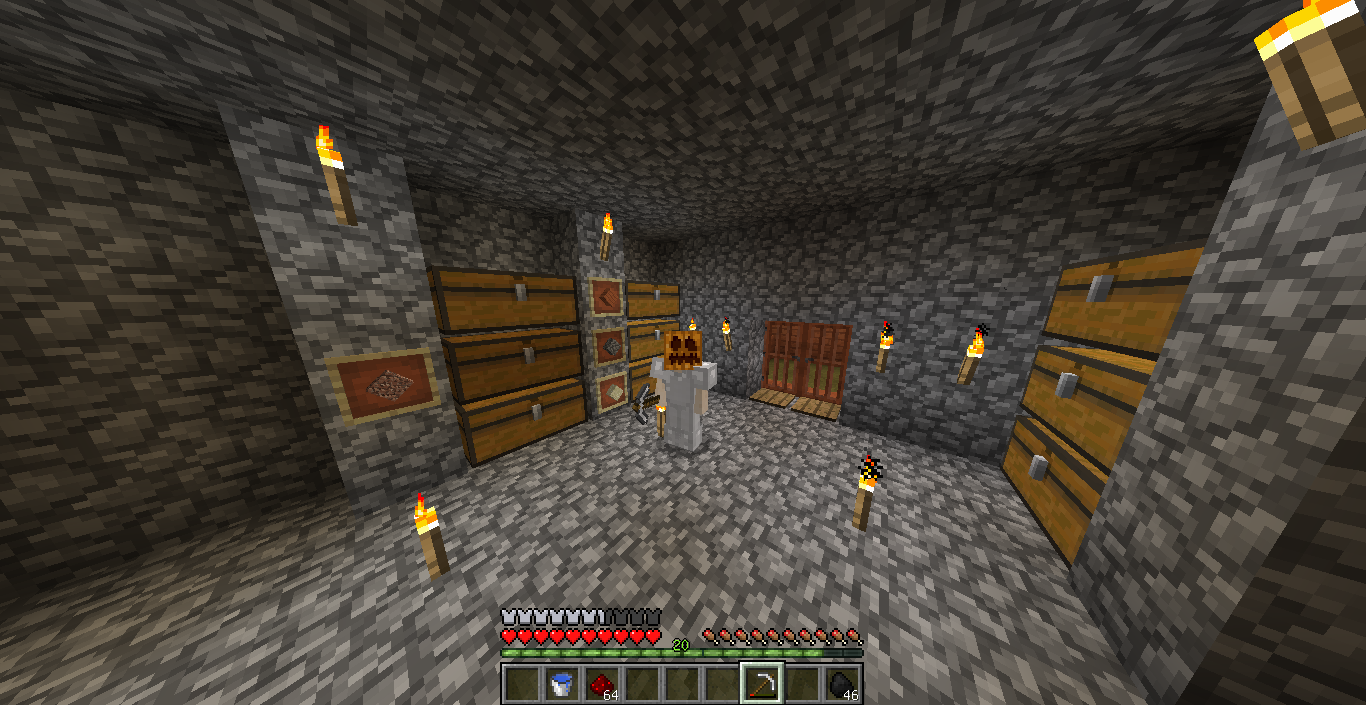The width and height of the screenshot is (1366, 705).
Task: Choose the iron pickaxe hotbar slot
Action: [x=762, y=684]
